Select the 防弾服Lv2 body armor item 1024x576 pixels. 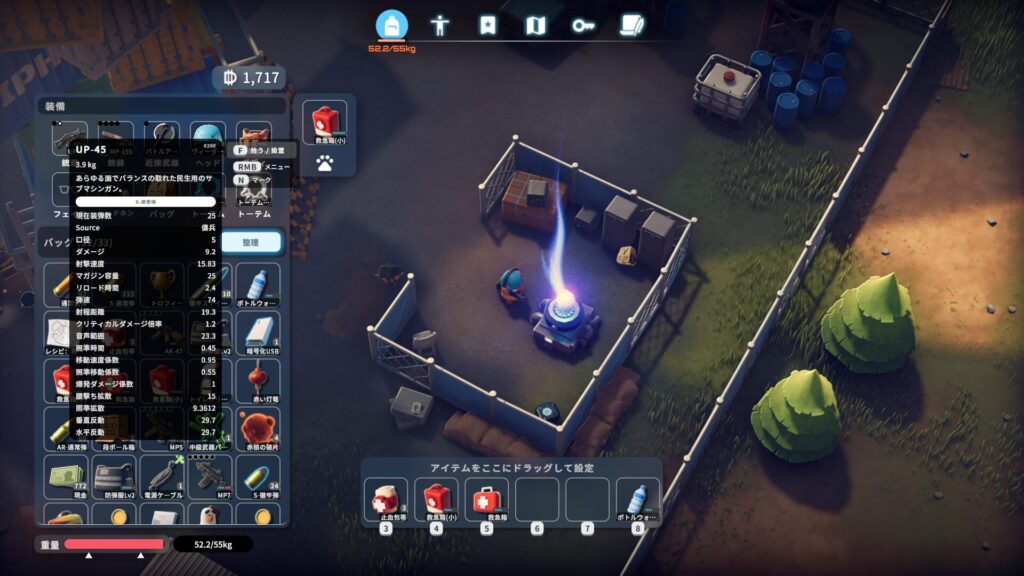coord(112,477)
